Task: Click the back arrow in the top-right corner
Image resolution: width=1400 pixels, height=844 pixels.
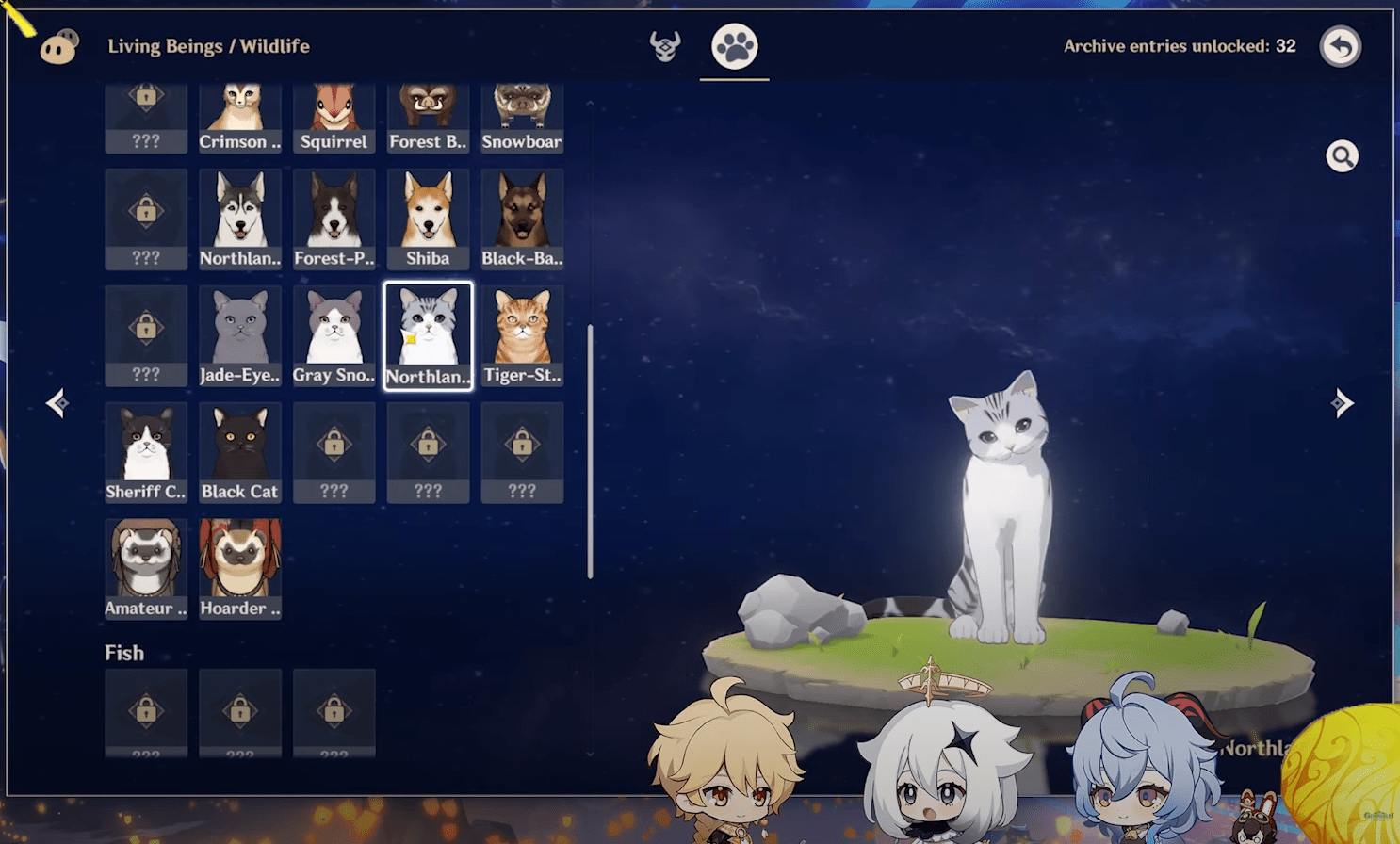Action: point(1340,46)
